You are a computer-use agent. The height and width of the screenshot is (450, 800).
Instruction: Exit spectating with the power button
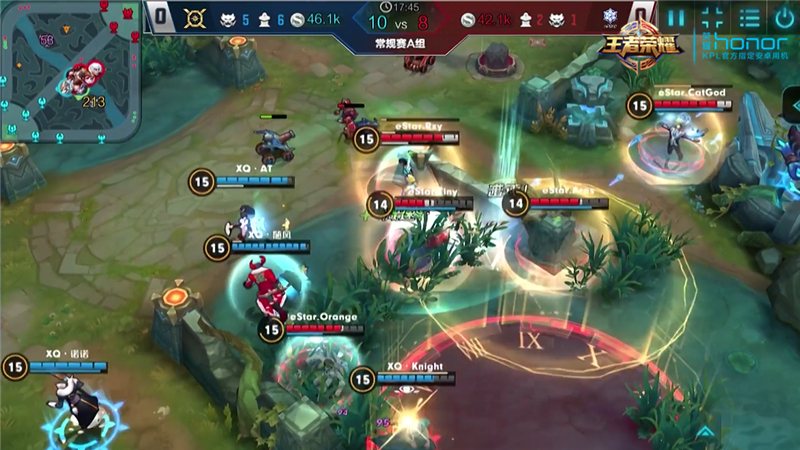[x=784, y=17]
